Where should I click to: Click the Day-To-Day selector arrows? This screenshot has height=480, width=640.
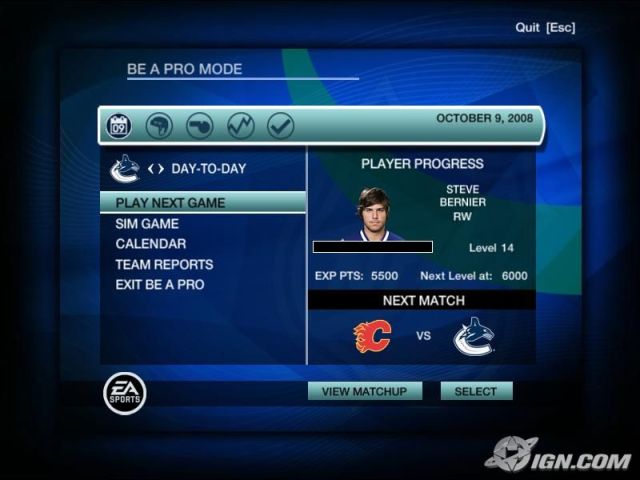click(155, 169)
